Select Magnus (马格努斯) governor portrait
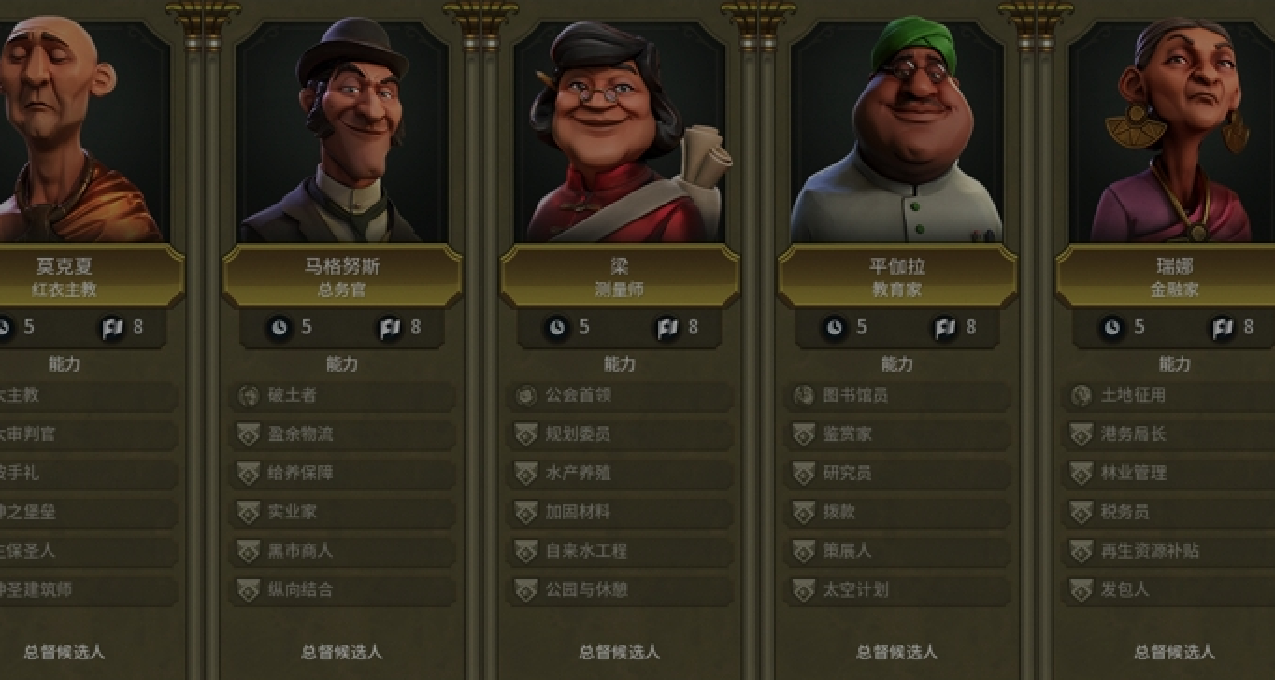This screenshot has height=680, width=1275. click(x=342, y=130)
